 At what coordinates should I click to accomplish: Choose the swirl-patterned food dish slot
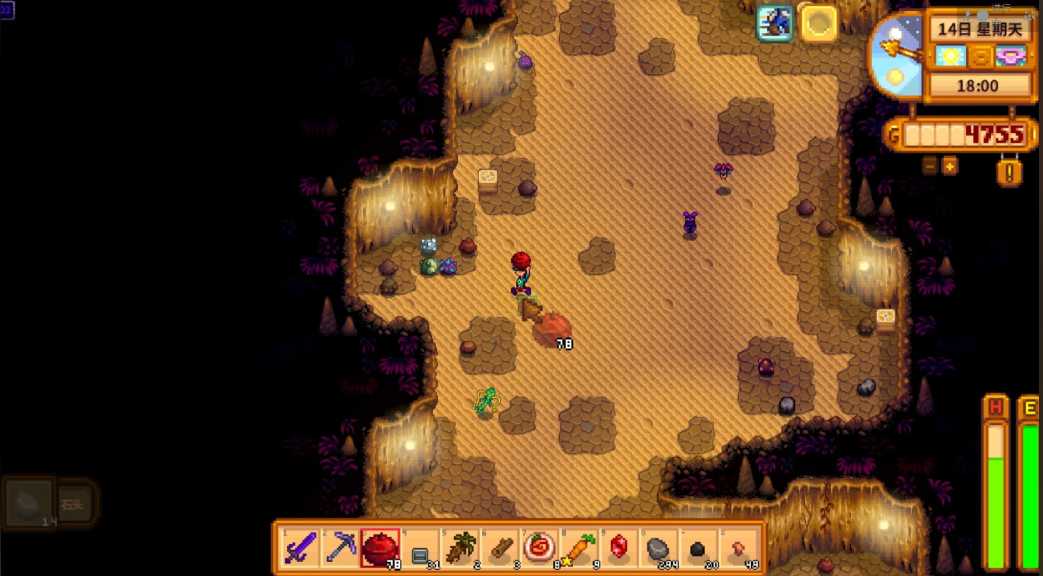pos(540,547)
